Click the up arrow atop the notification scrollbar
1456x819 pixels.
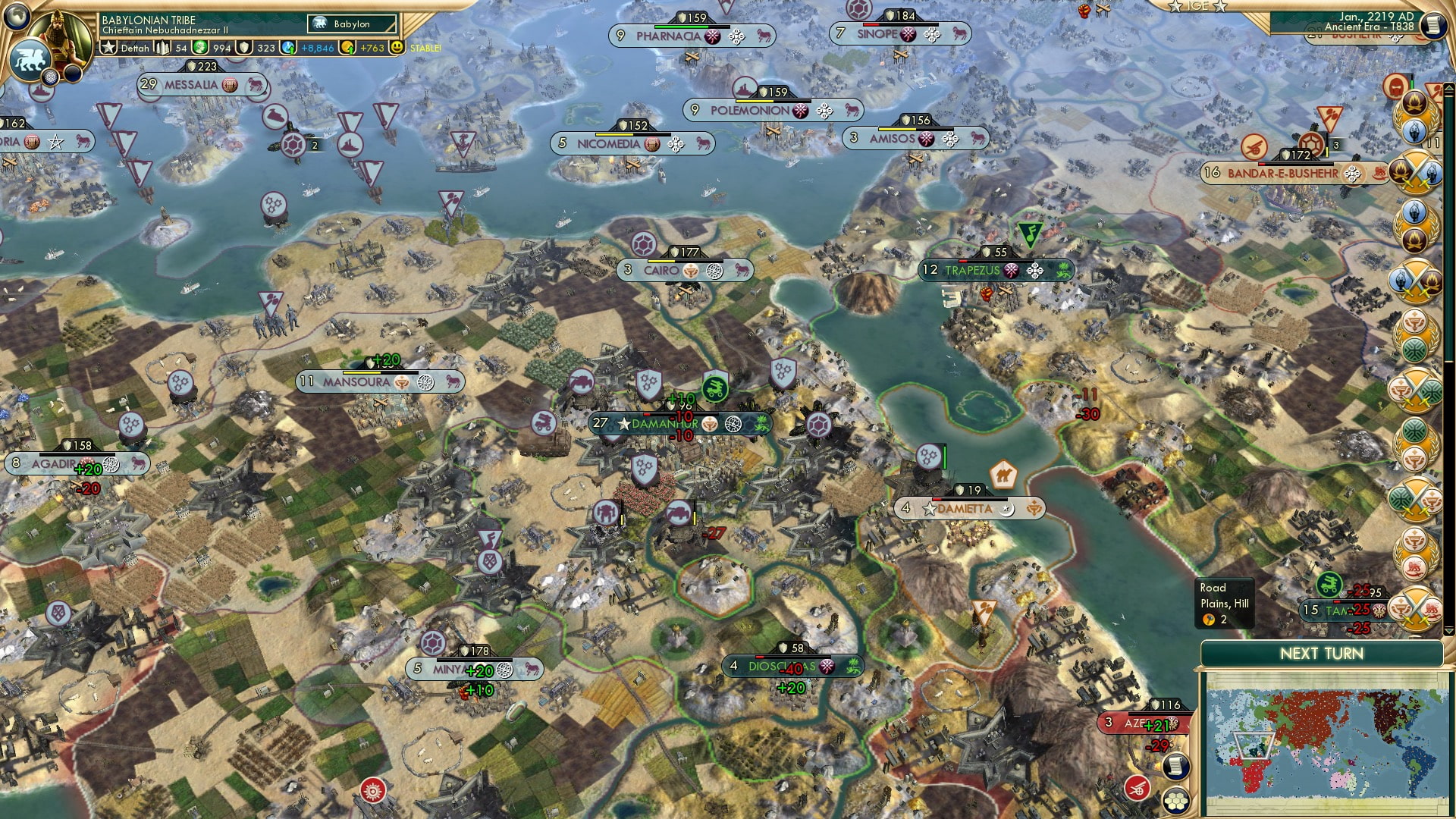pos(1448,89)
